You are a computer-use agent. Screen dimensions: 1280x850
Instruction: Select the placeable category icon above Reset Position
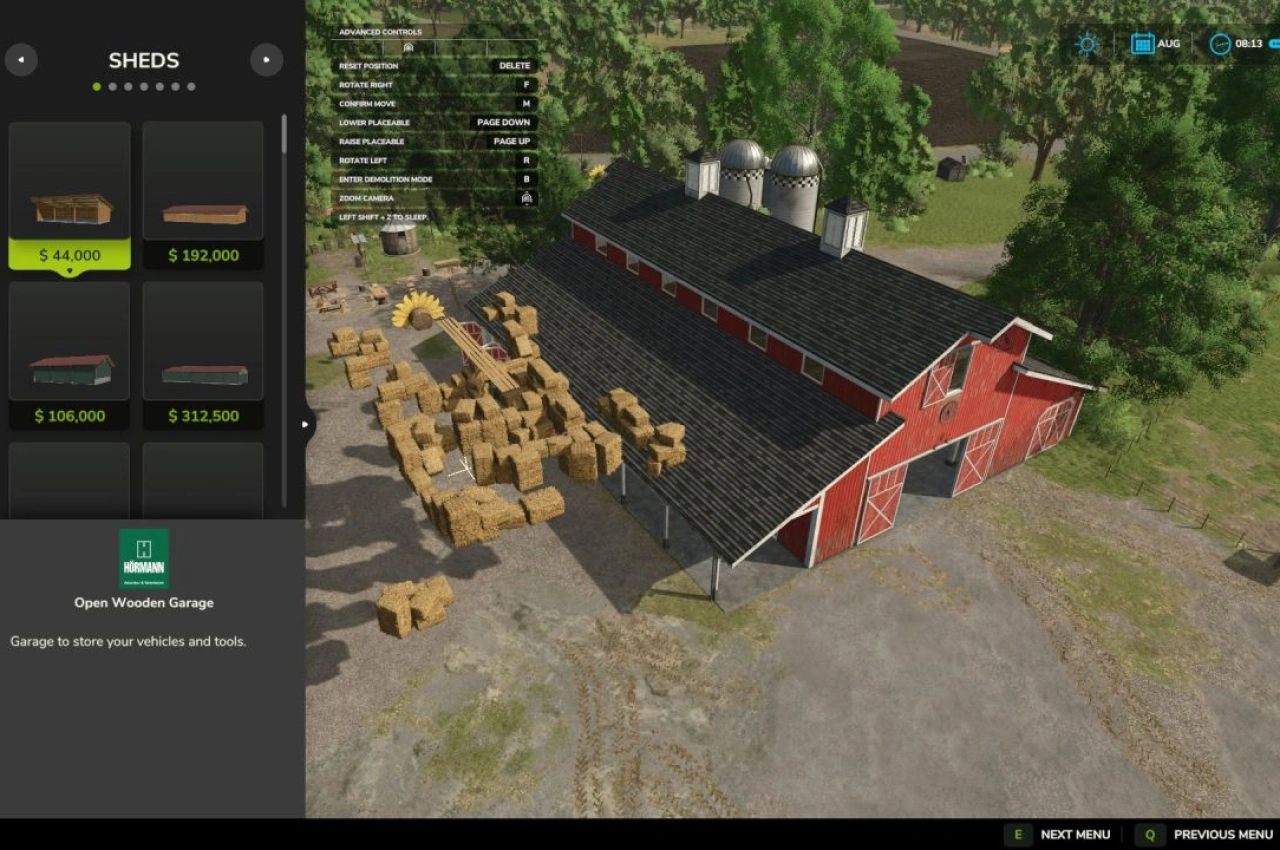pyautogui.click(x=406, y=46)
